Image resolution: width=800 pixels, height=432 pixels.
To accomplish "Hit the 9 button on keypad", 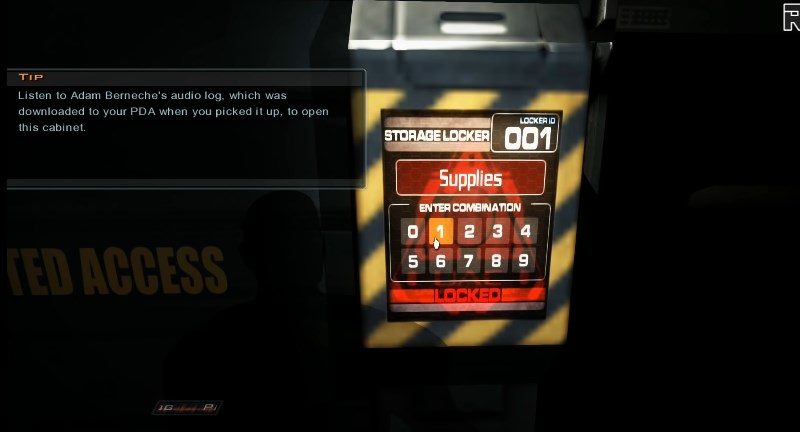I will [525, 261].
